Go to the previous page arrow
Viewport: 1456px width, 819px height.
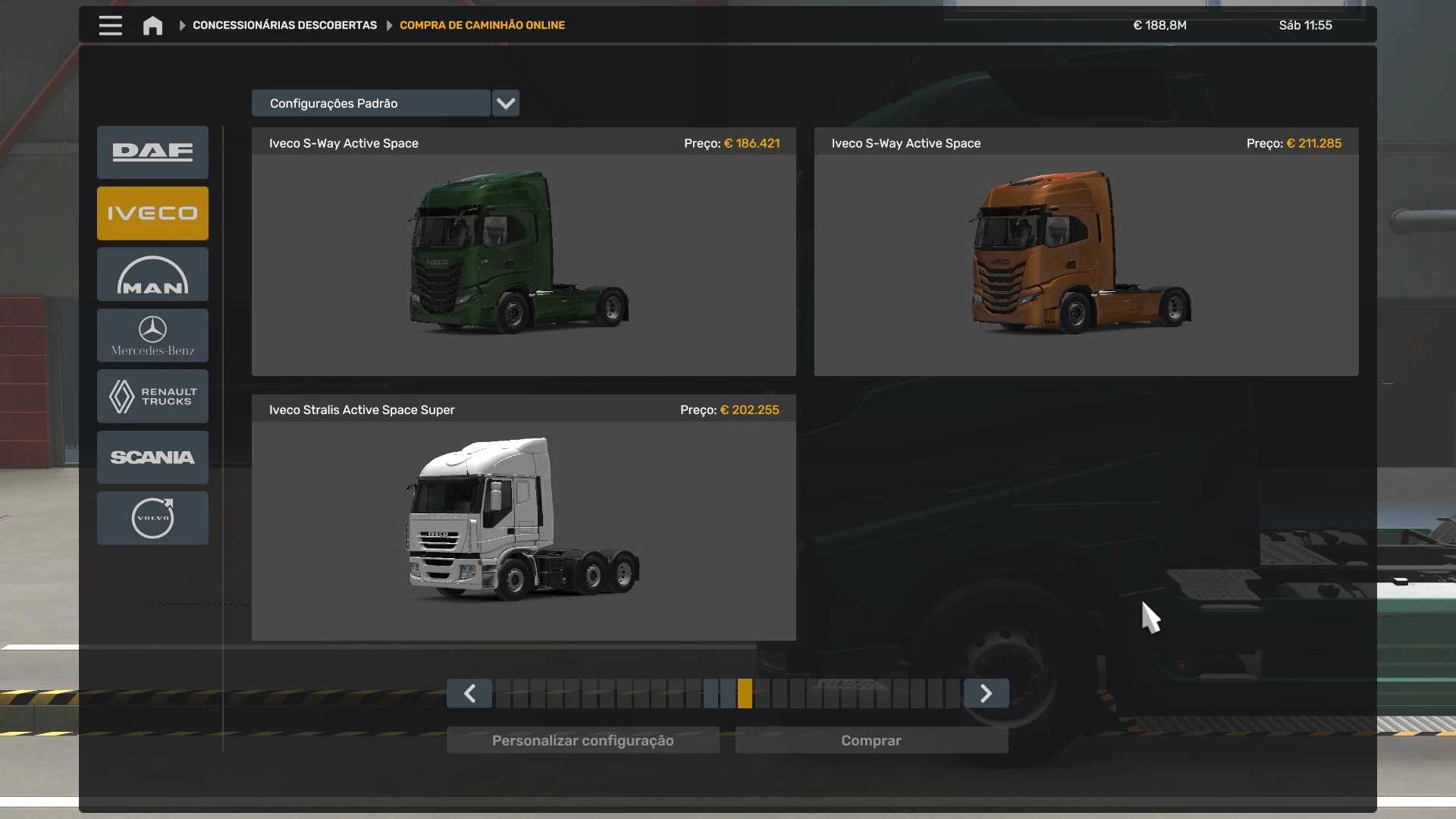(x=469, y=693)
